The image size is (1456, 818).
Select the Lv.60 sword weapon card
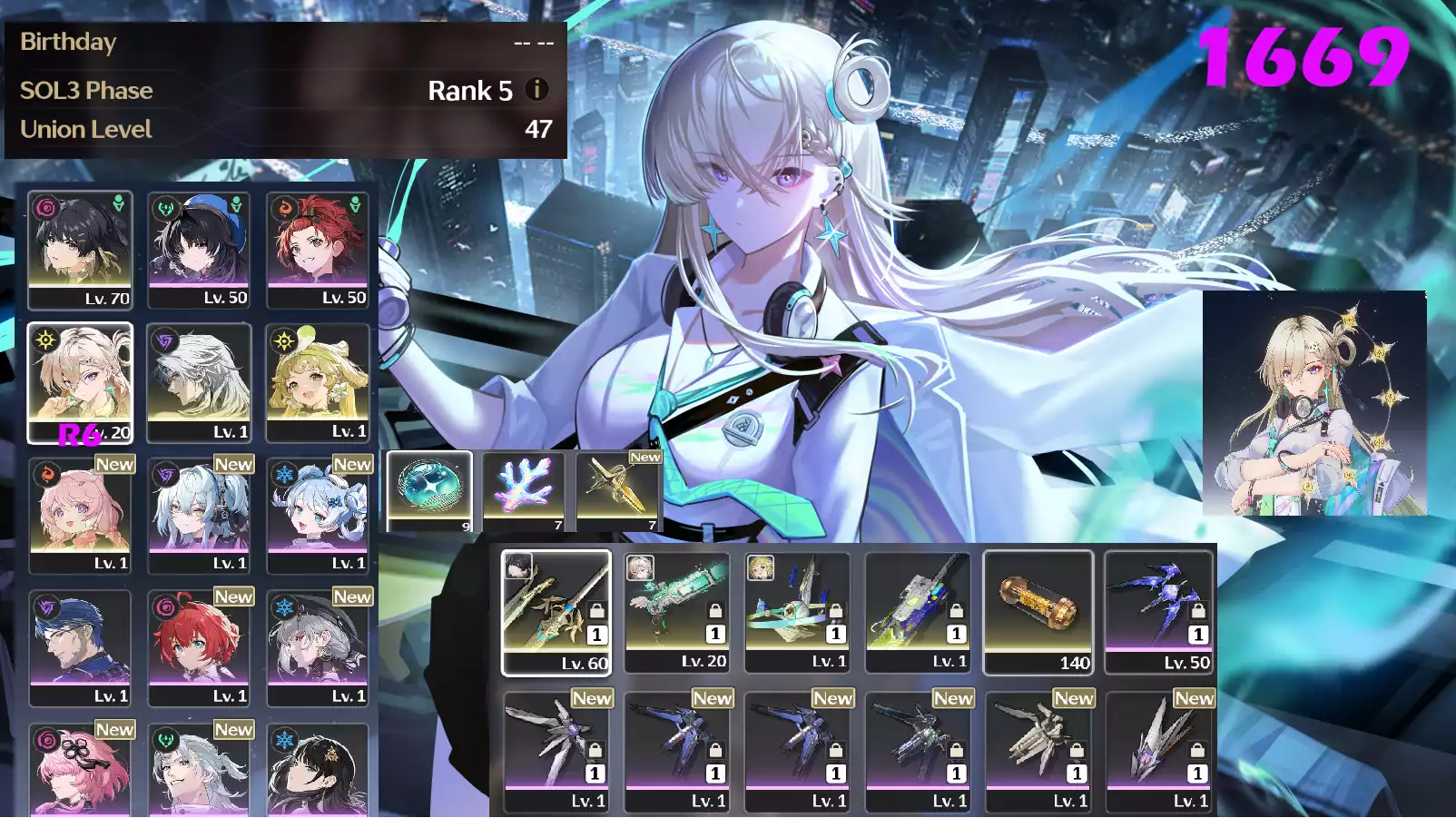click(x=556, y=608)
